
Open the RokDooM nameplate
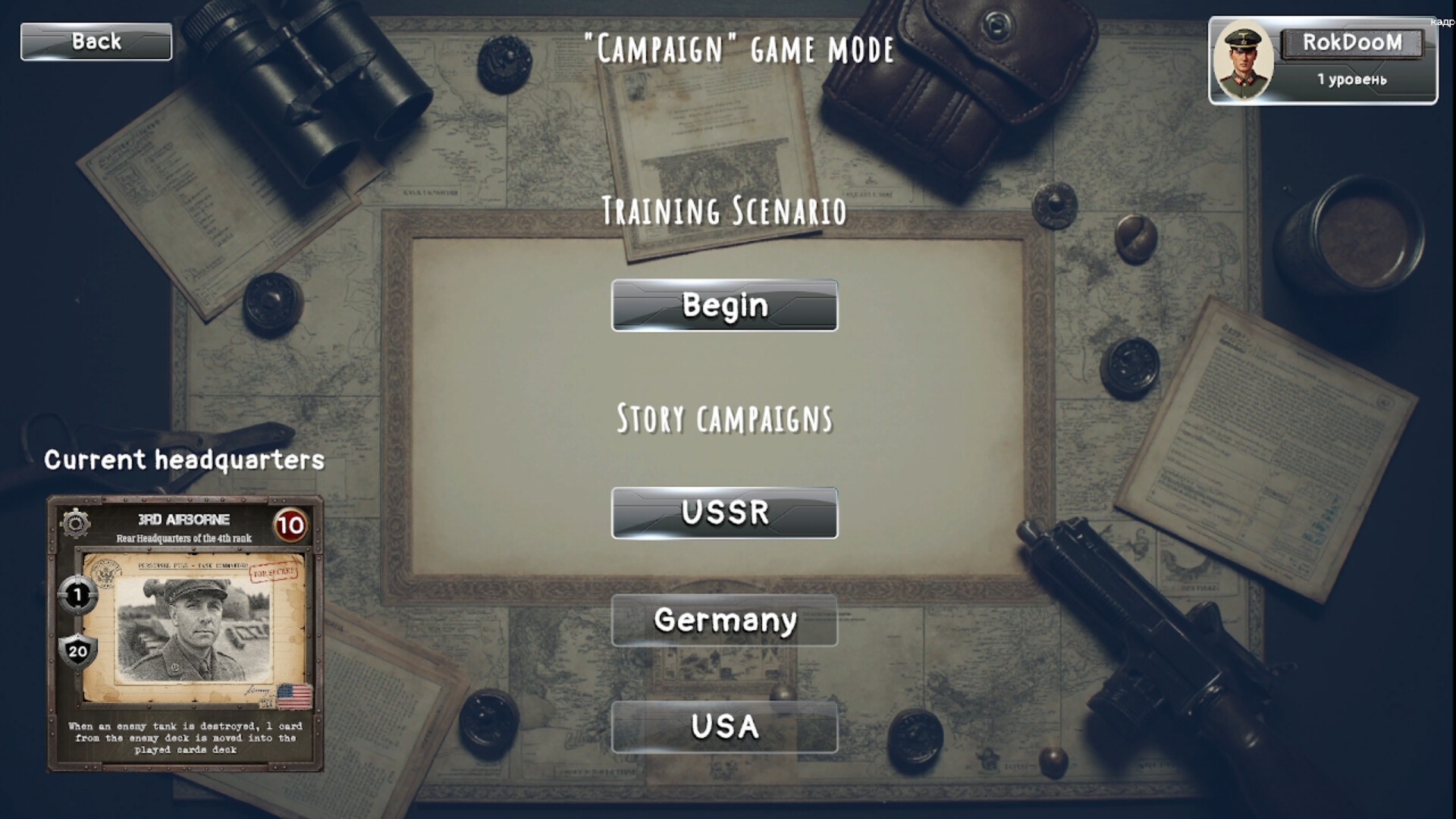coord(1354,43)
